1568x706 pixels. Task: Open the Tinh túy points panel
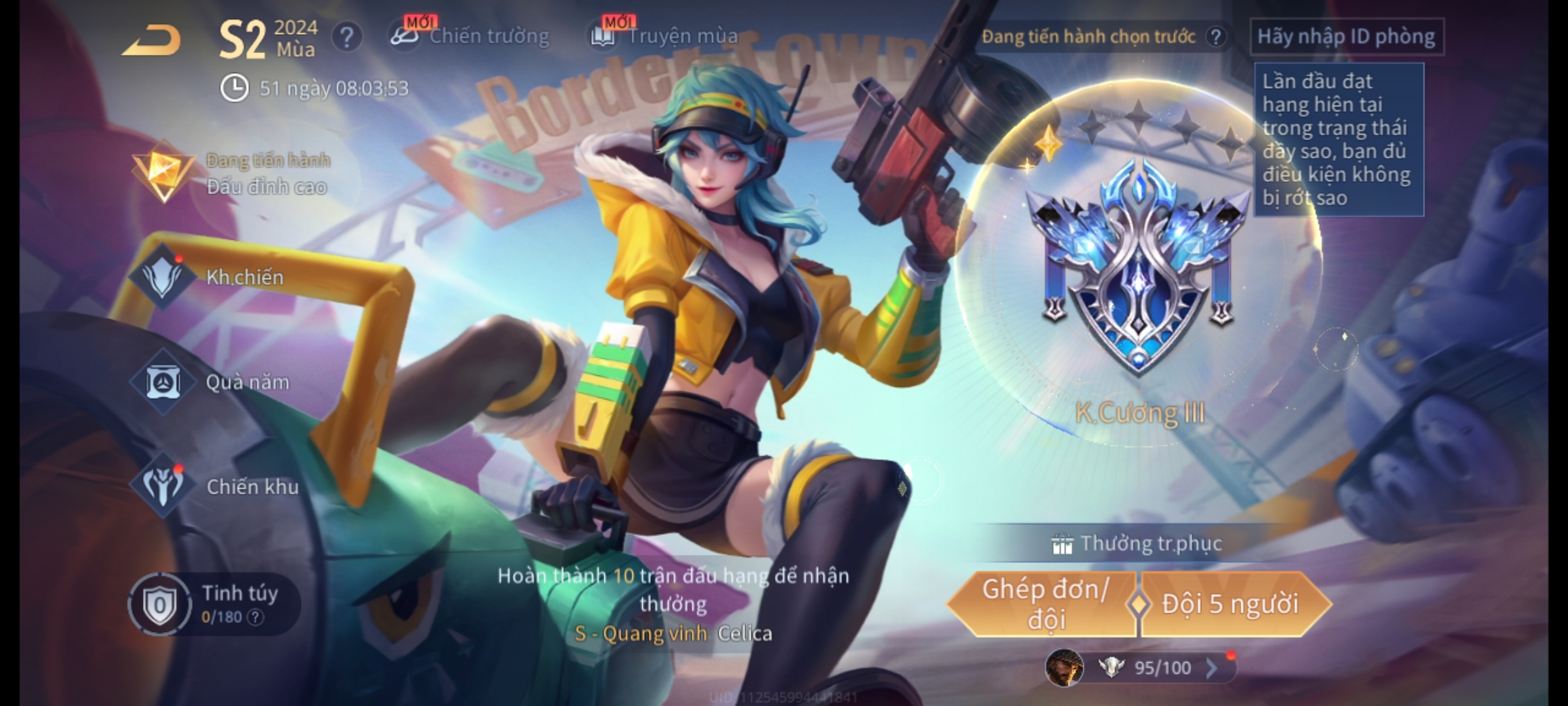(214, 604)
